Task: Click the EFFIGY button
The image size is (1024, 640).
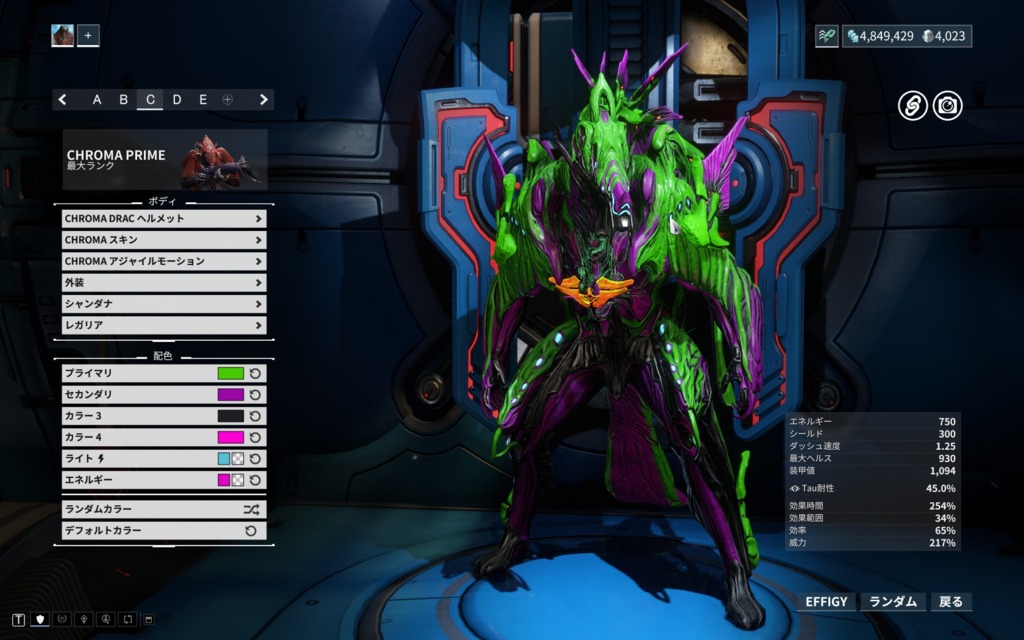Action: click(827, 602)
